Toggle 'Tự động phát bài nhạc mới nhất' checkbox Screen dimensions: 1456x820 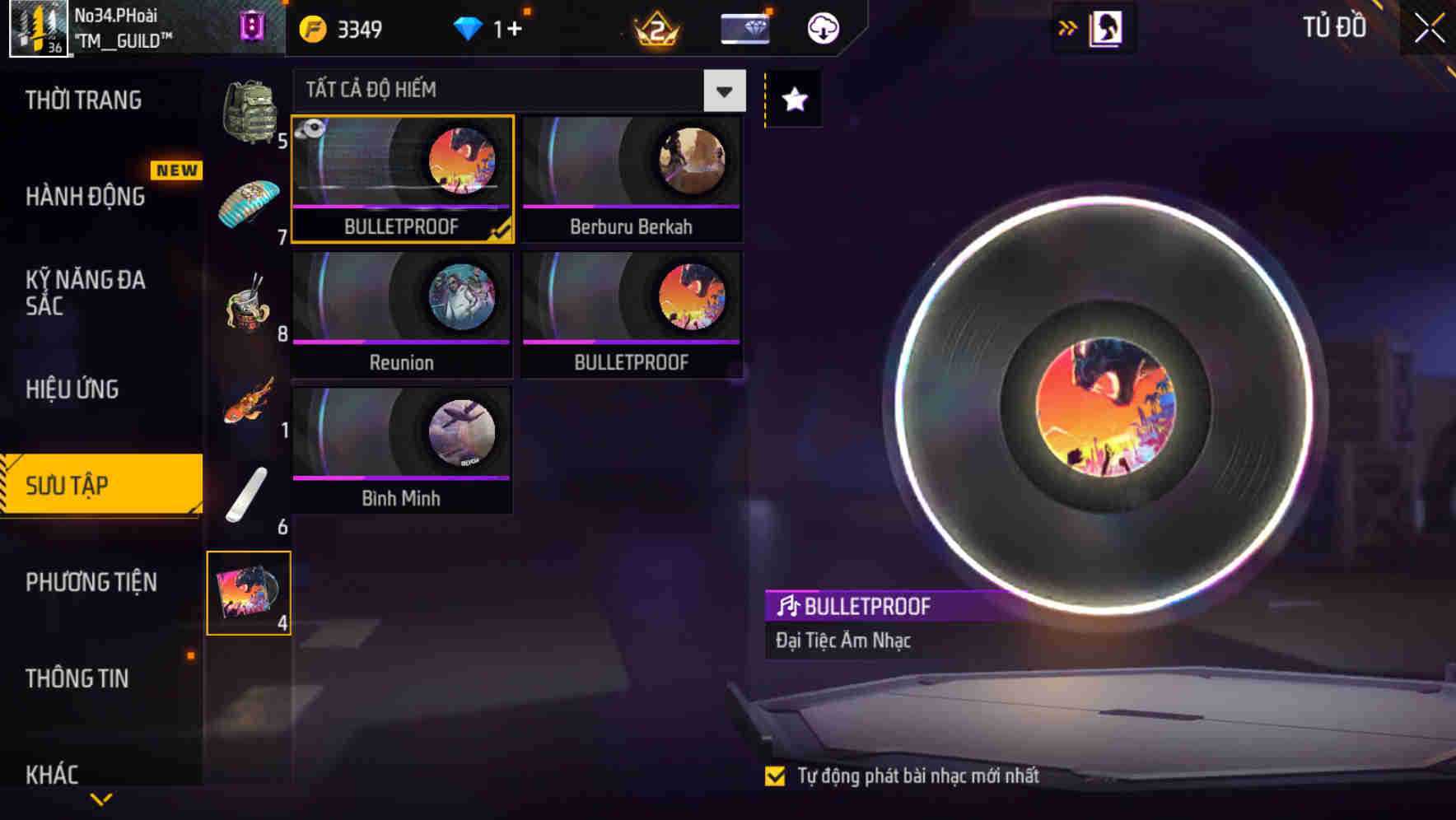tap(775, 775)
